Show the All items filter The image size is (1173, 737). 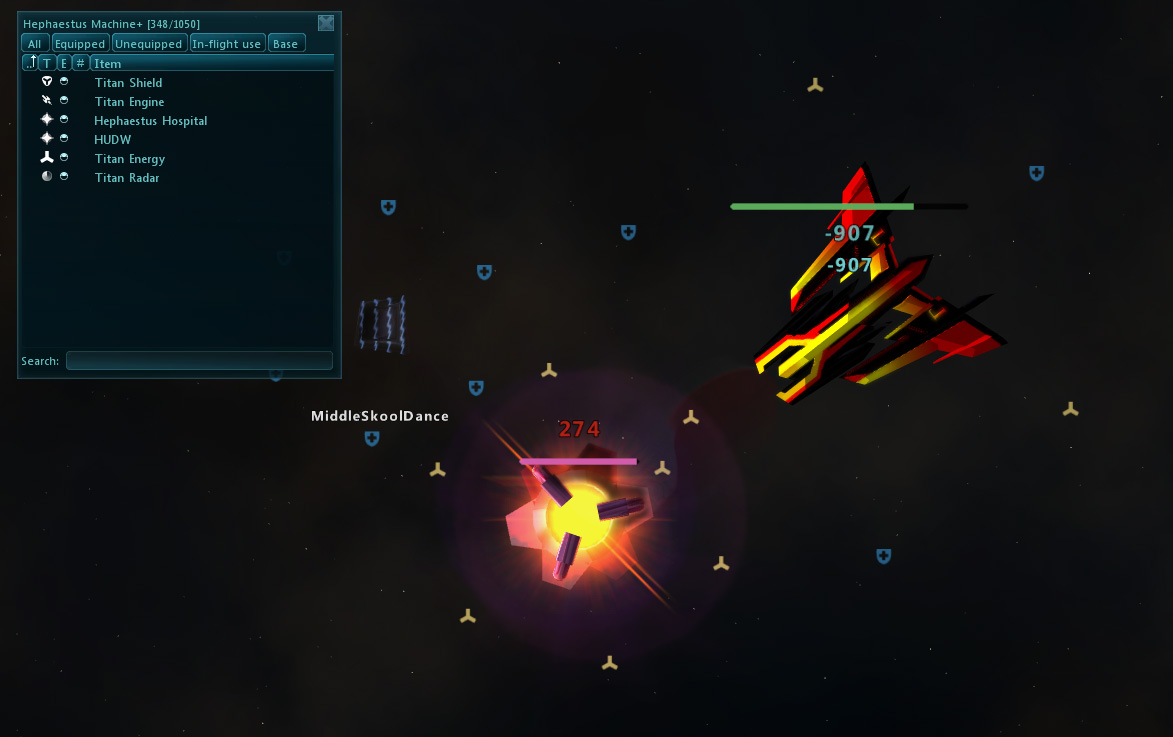click(x=35, y=44)
